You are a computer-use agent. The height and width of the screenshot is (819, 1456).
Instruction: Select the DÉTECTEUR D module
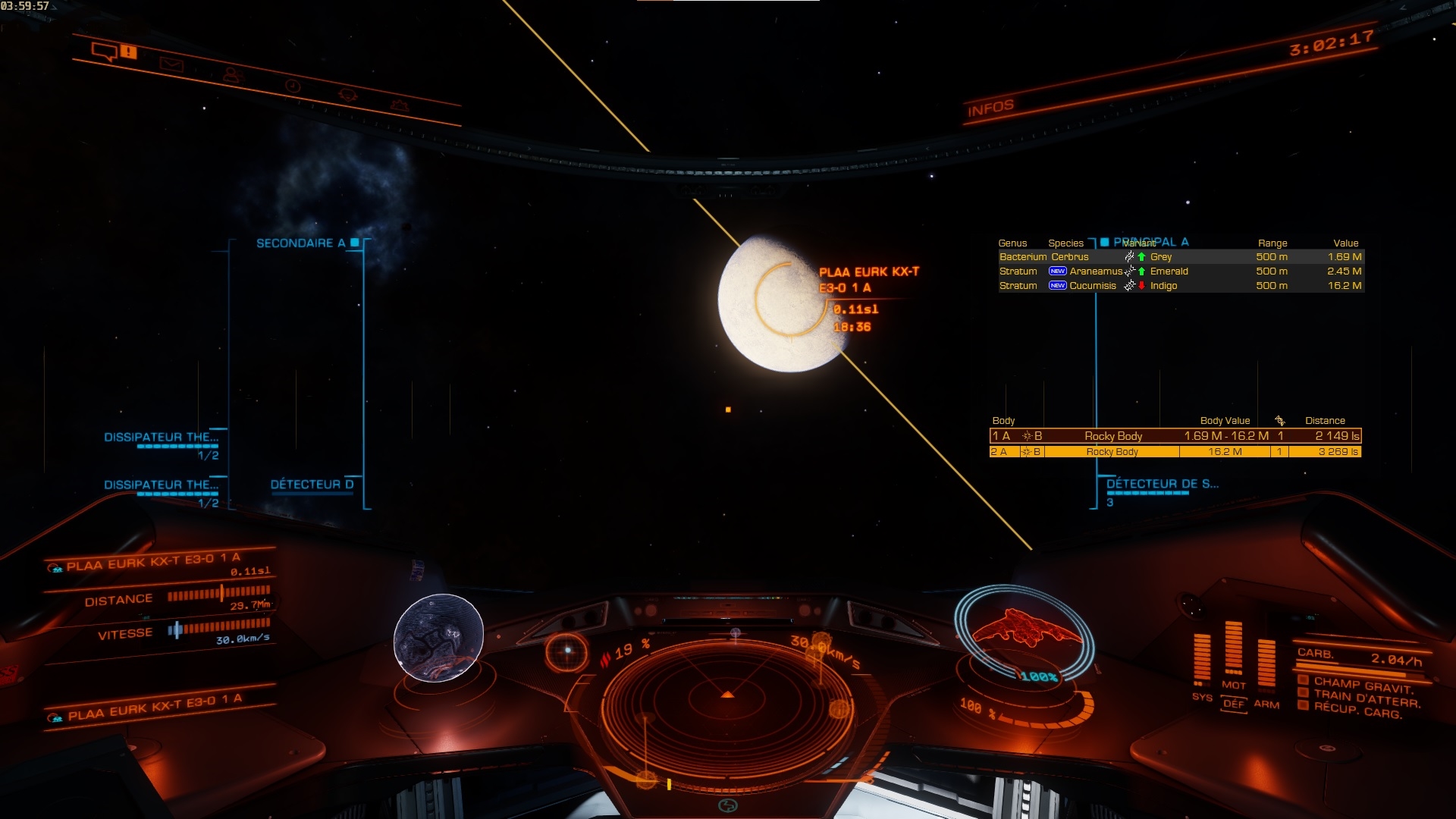(x=312, y=485)
